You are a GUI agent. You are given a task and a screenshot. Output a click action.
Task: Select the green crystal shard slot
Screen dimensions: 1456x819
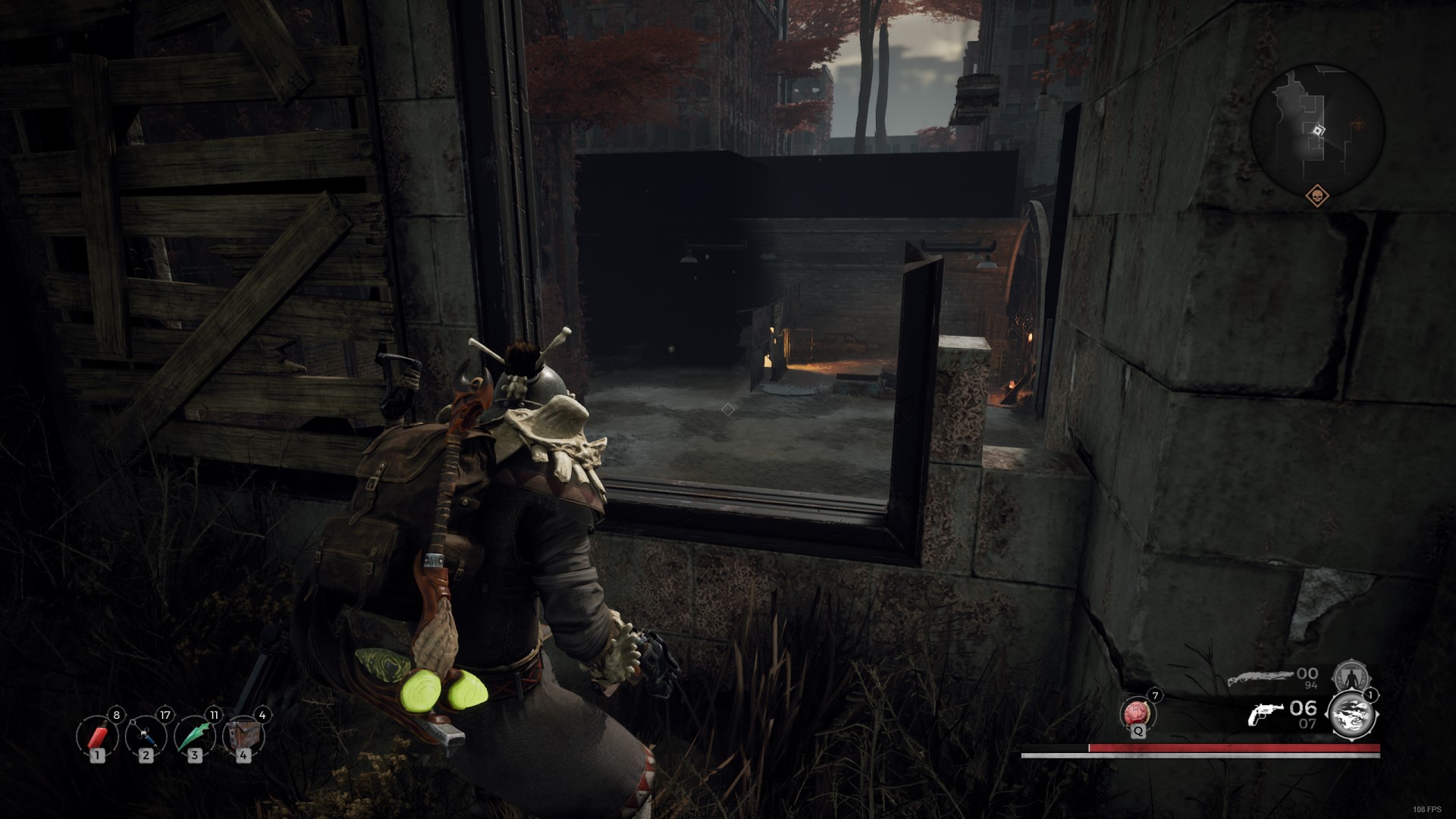pos(194,735)
